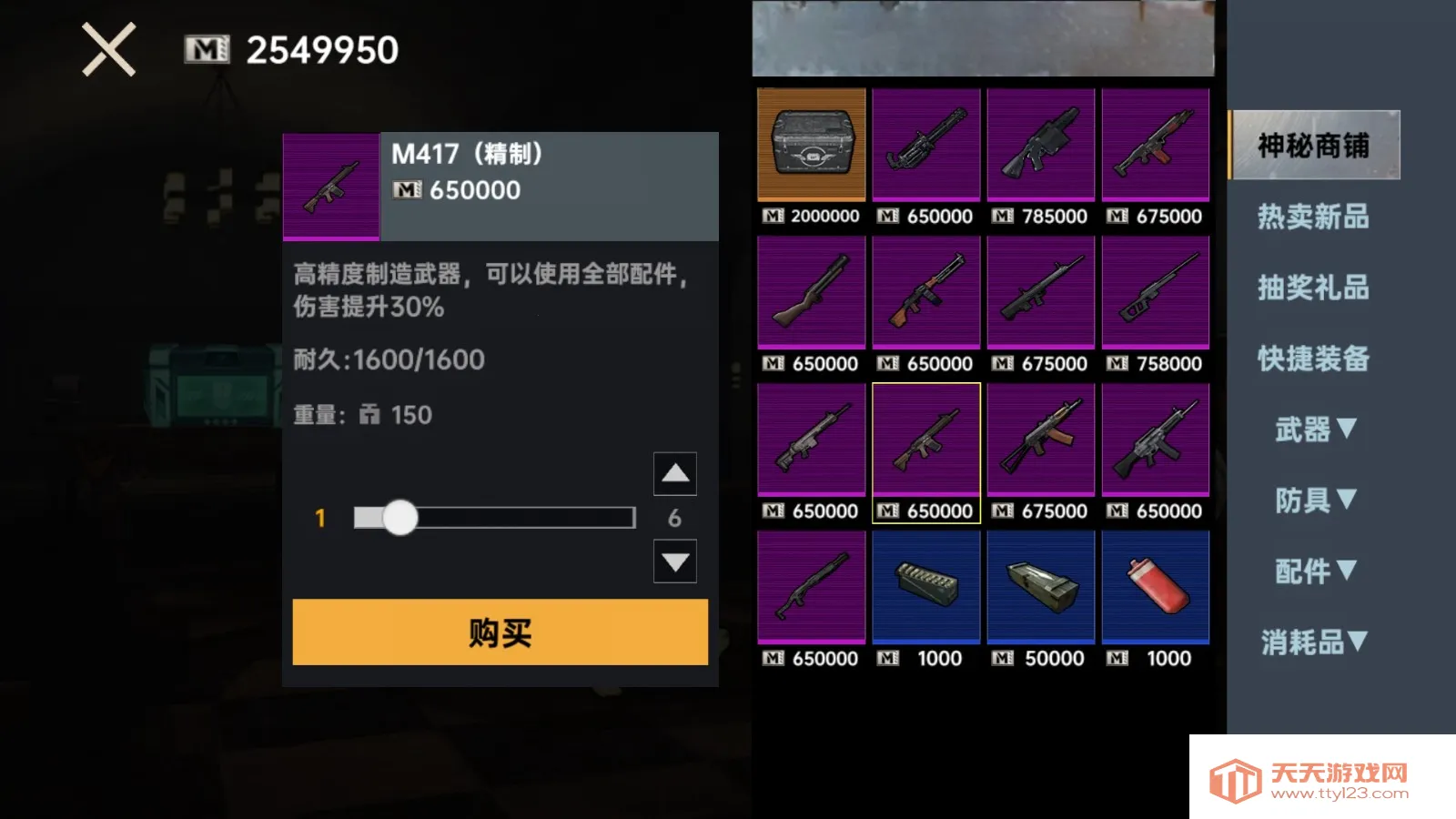Screen dimensions: 1456x819
Task: Select the red canister priced 1000
Action: [x=1156, y=588]
